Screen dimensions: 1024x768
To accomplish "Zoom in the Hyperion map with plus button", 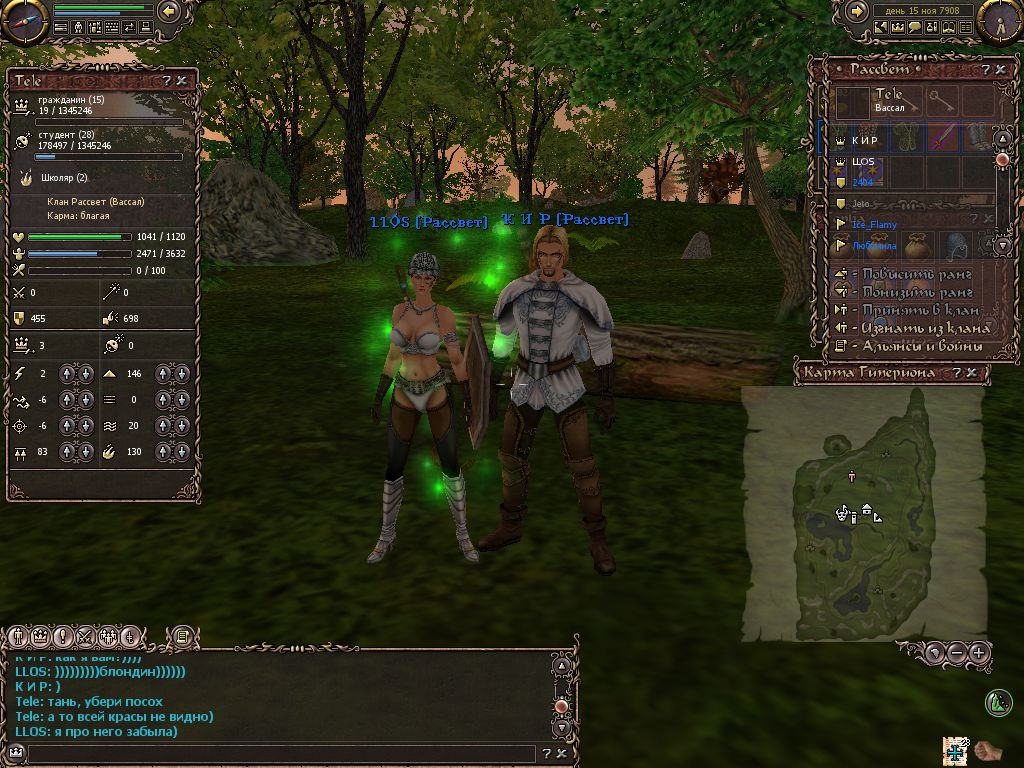I will point(979,653).
